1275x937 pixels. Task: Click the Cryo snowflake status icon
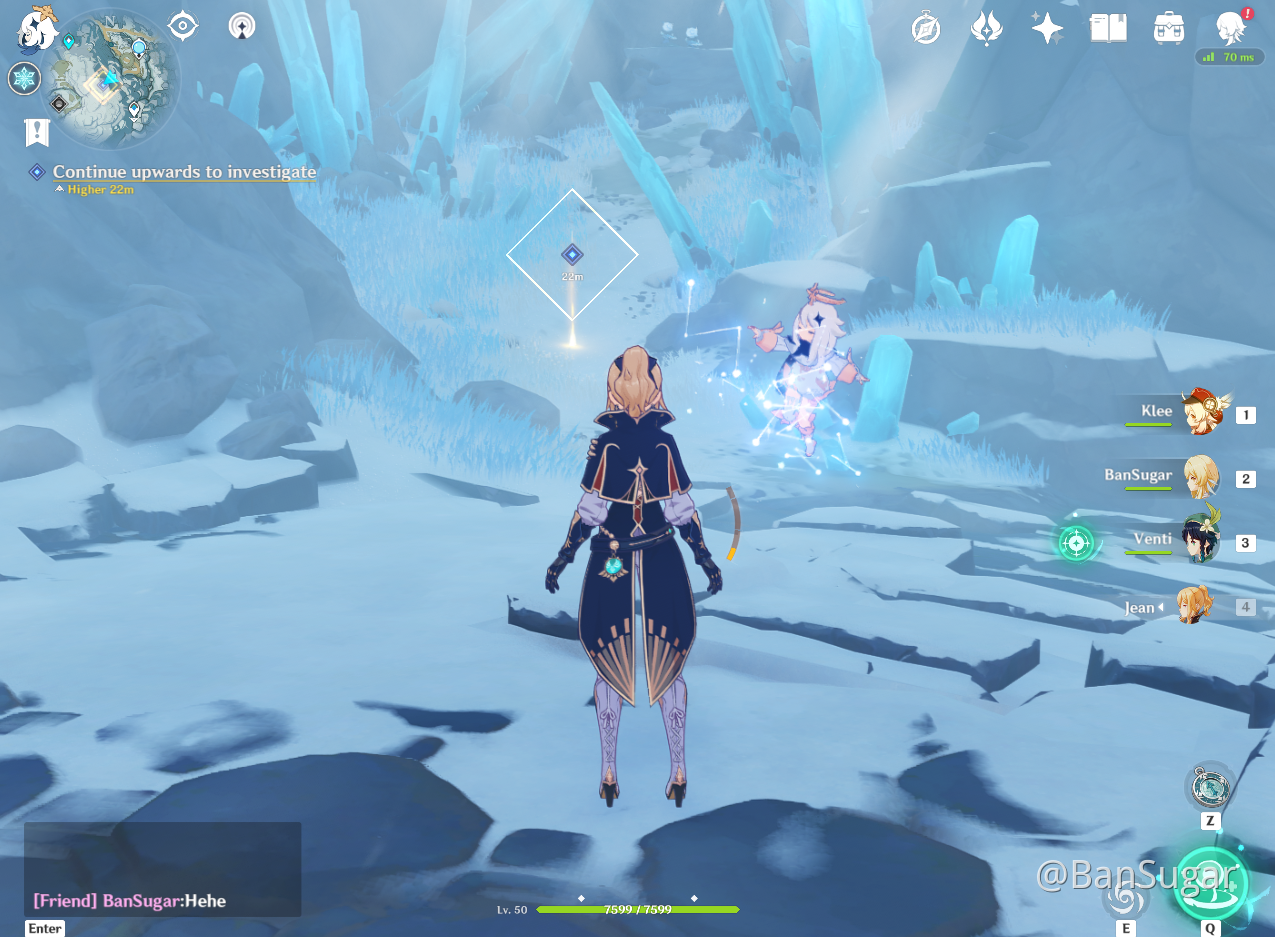[x=24, y=78]
